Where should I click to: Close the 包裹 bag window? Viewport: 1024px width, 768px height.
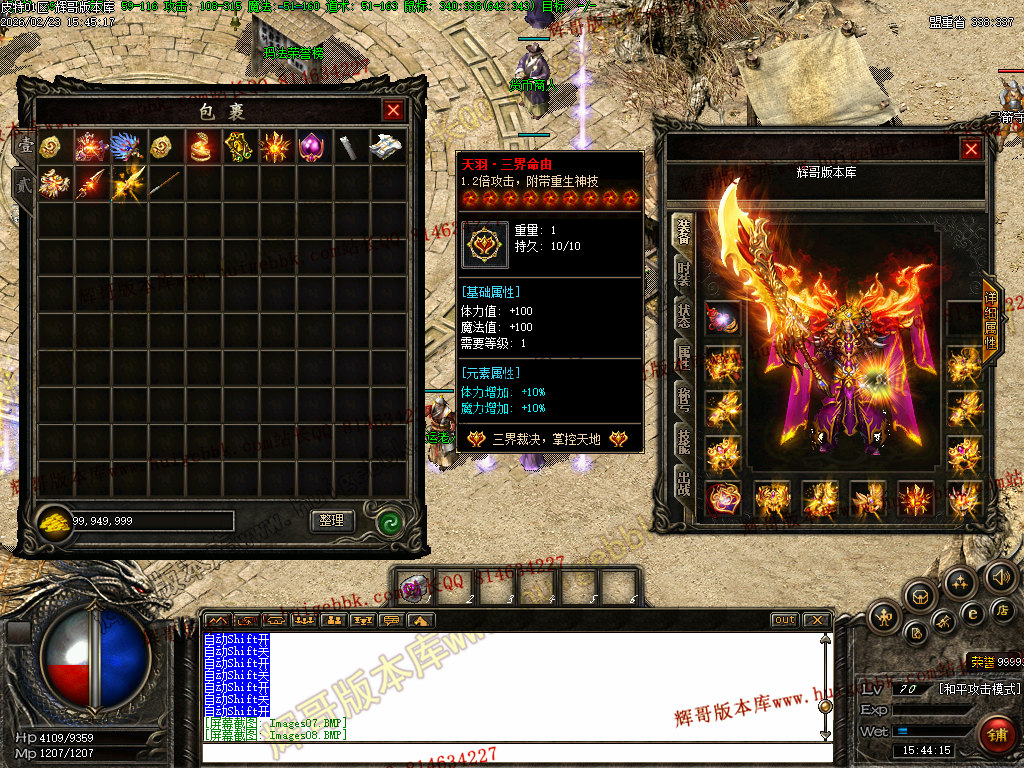pyautogui.click(x=394, y=111)
